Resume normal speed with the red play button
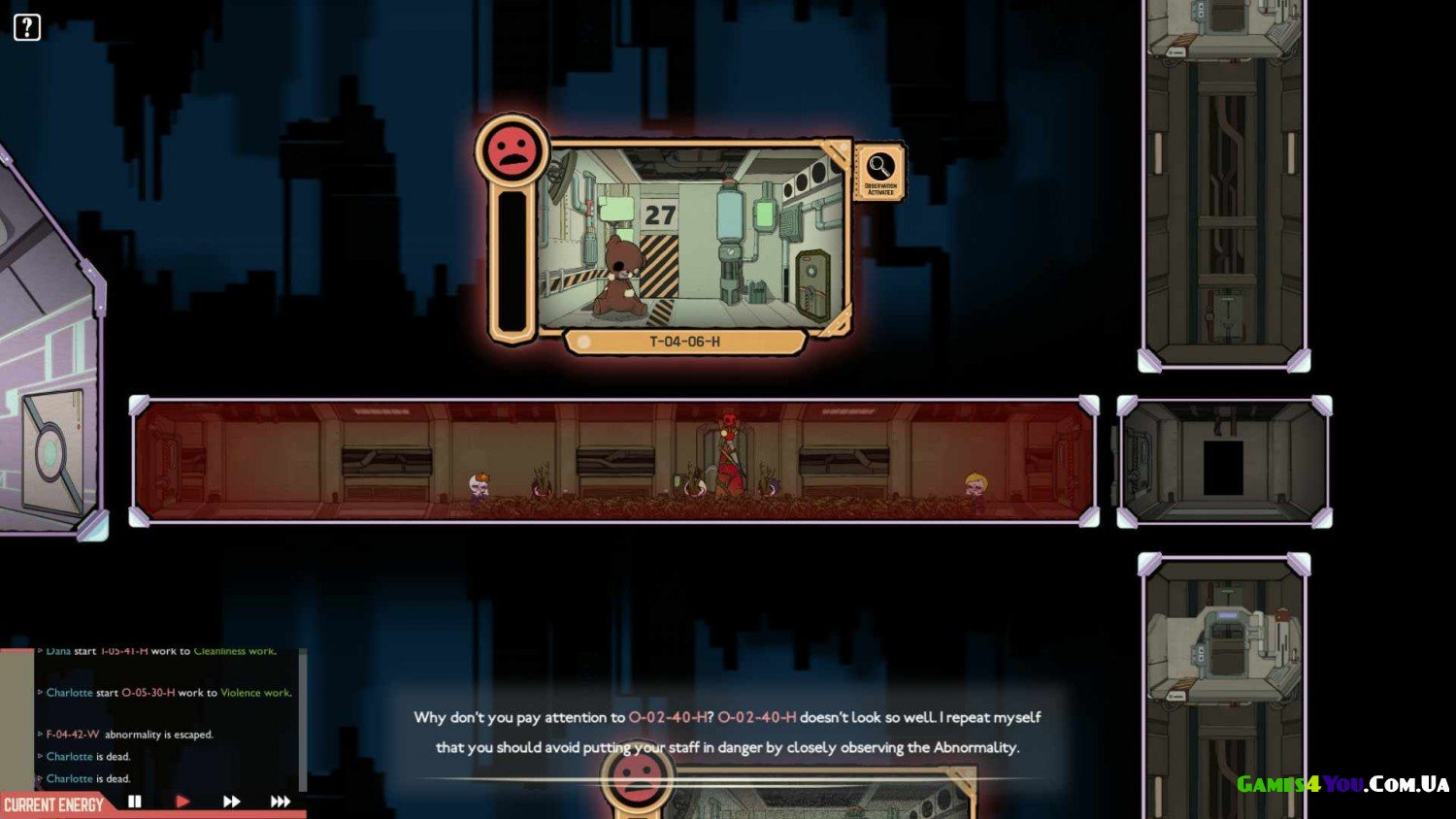This screenshot has height=819, width=1456. [182, 802]
